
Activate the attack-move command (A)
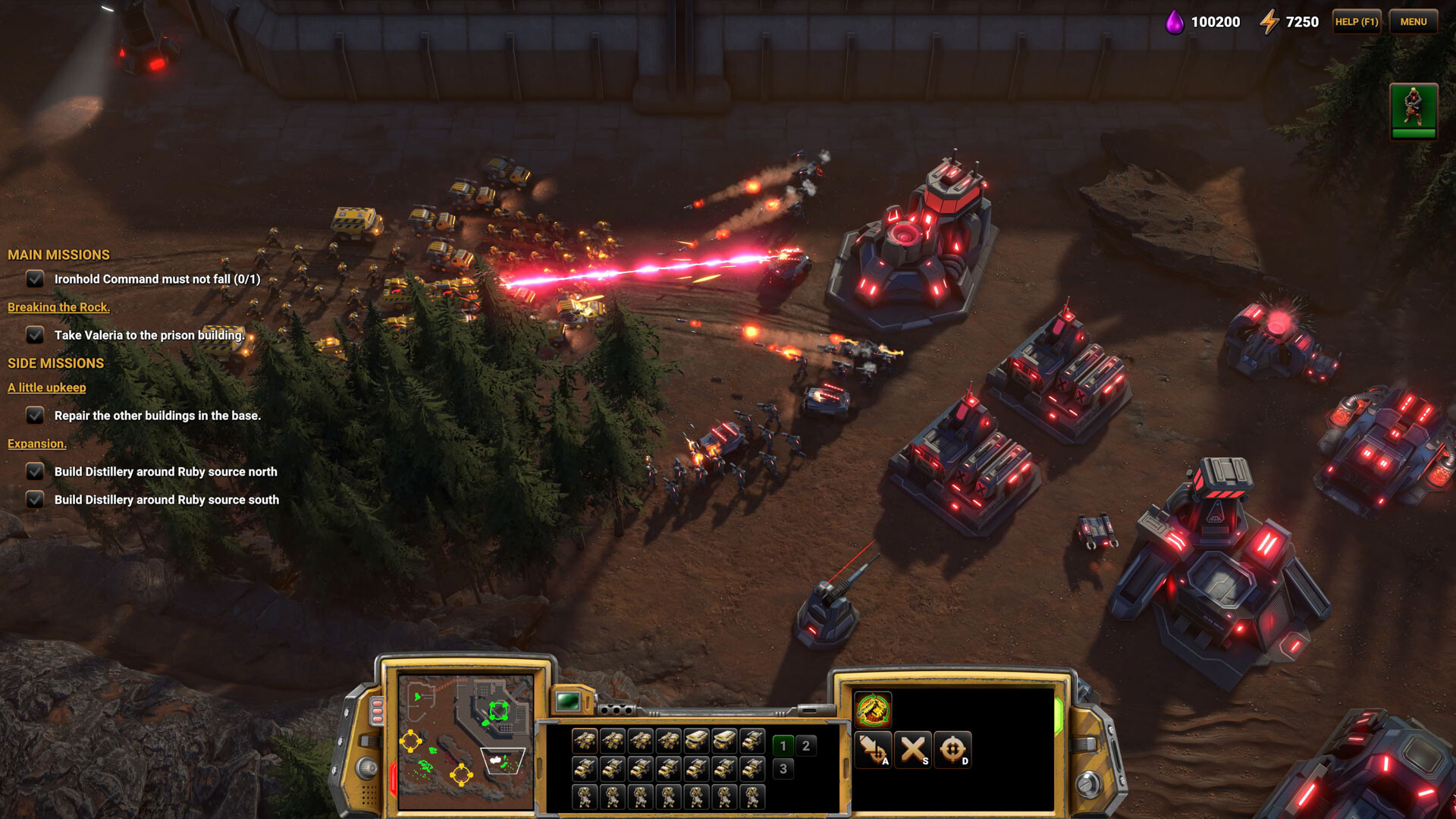coord(873,749)
